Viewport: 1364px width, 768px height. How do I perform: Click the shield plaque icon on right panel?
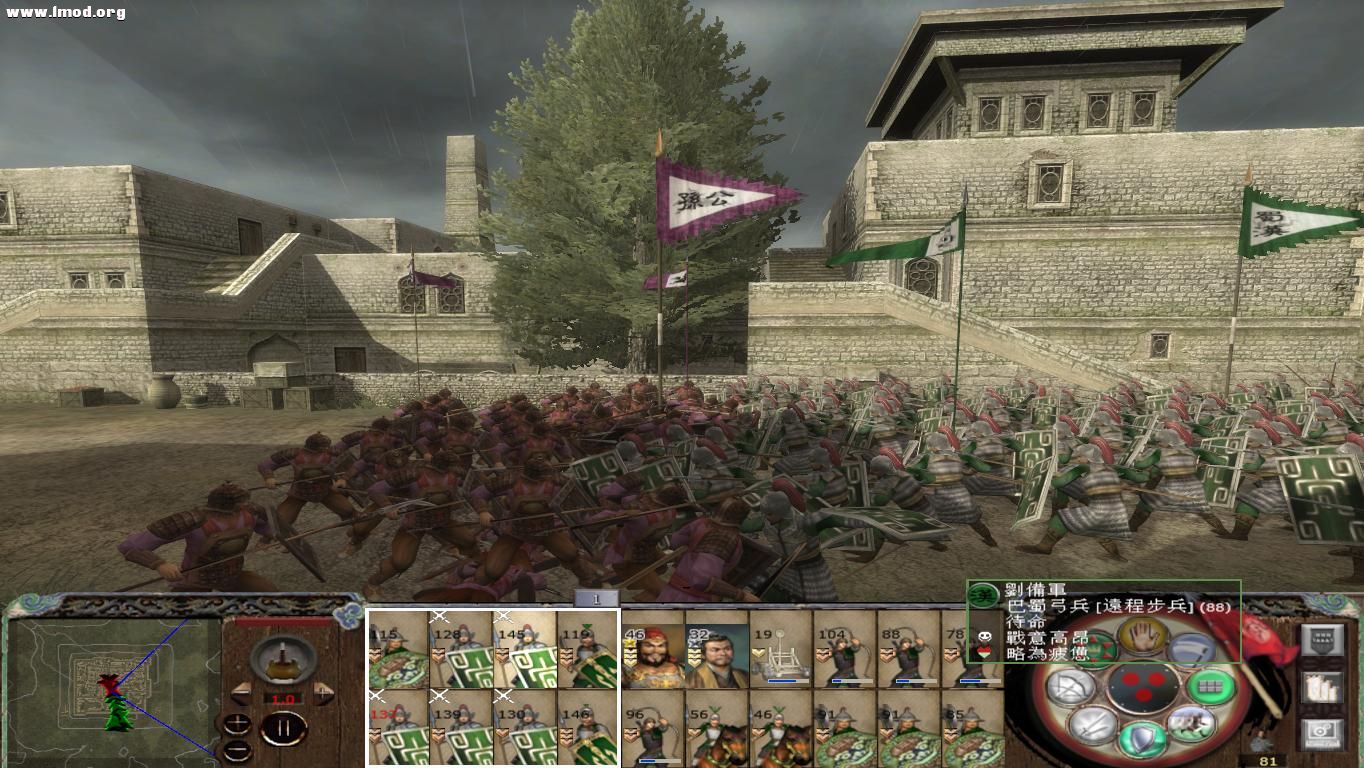(x=1321, y=639)
